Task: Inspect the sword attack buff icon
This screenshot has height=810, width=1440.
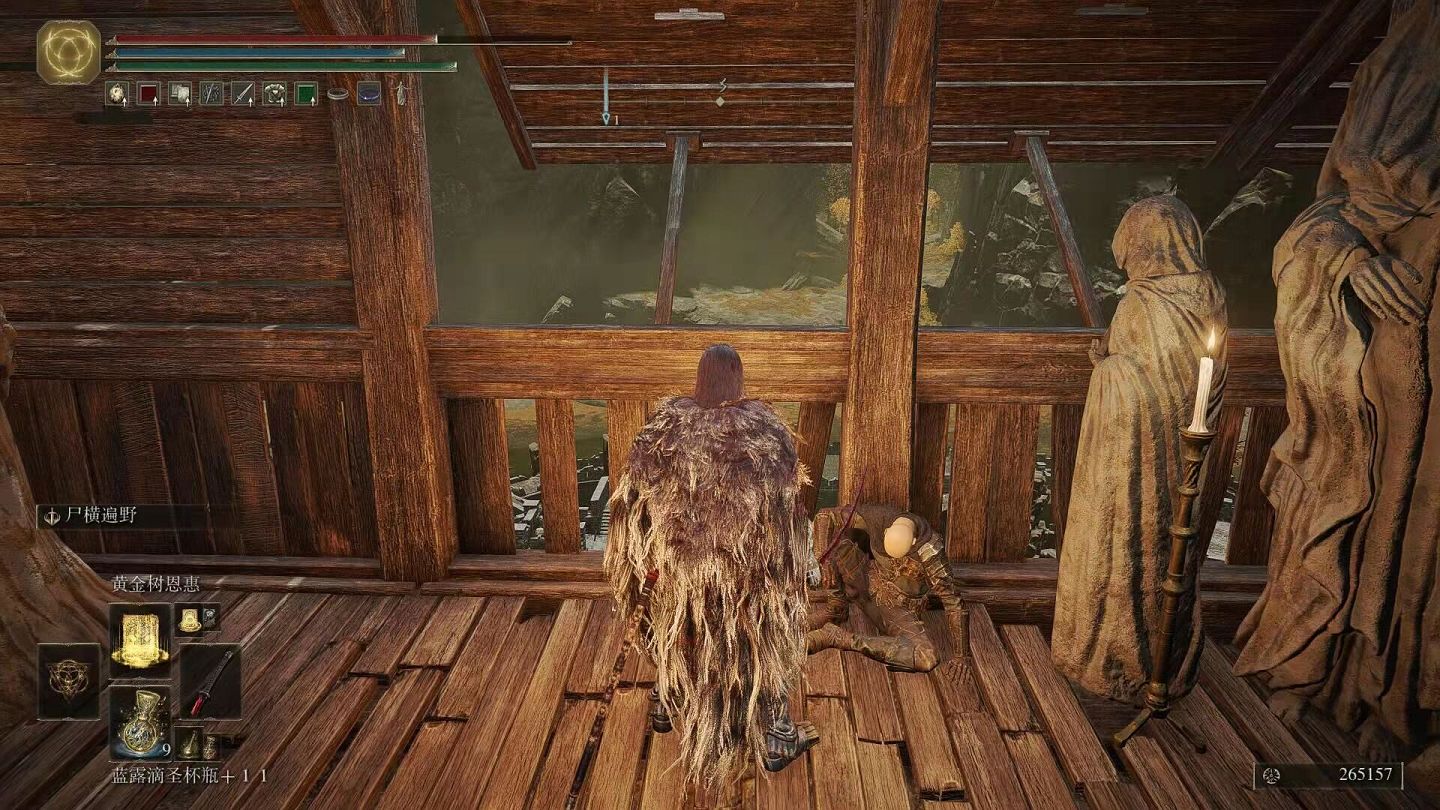Action: 243,93
